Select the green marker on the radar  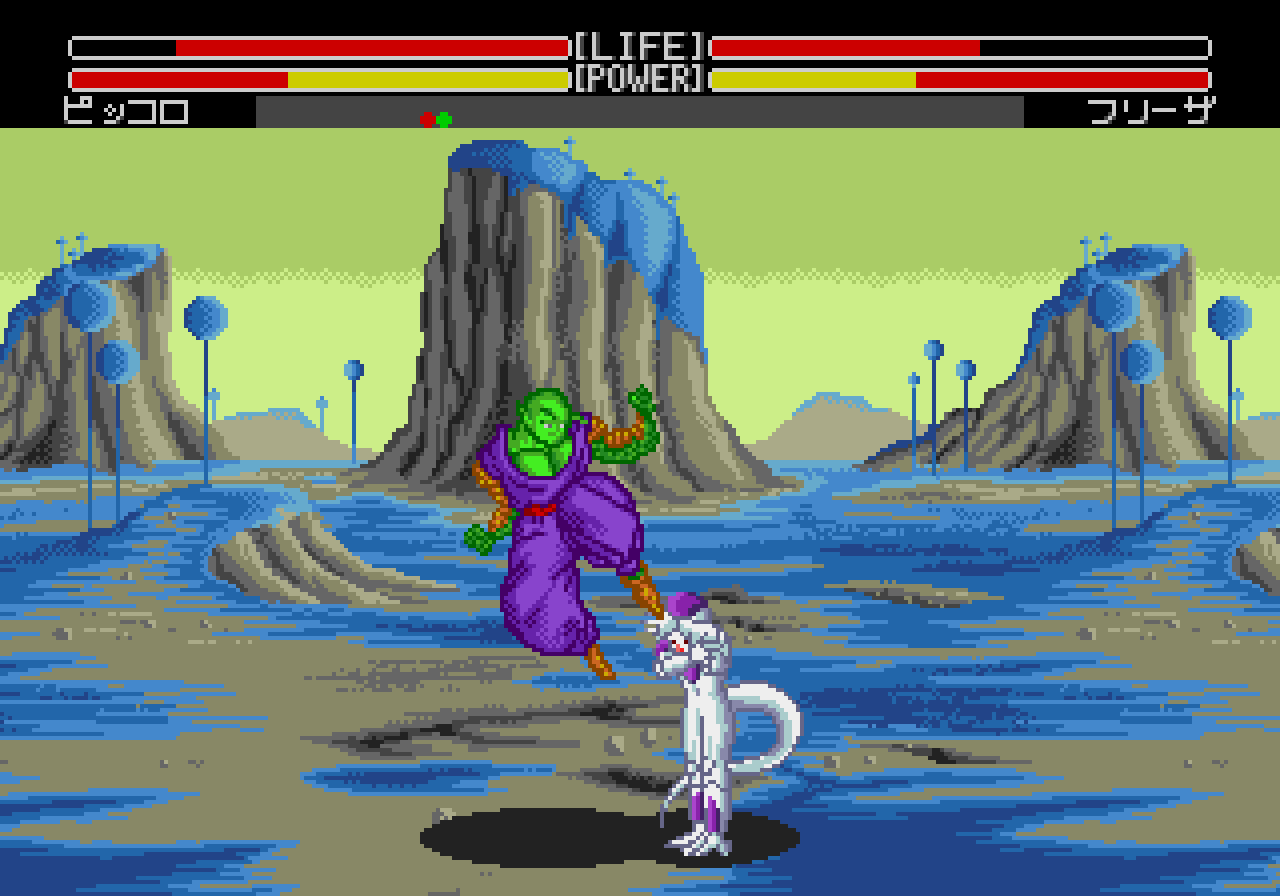[x=445, y=120]
